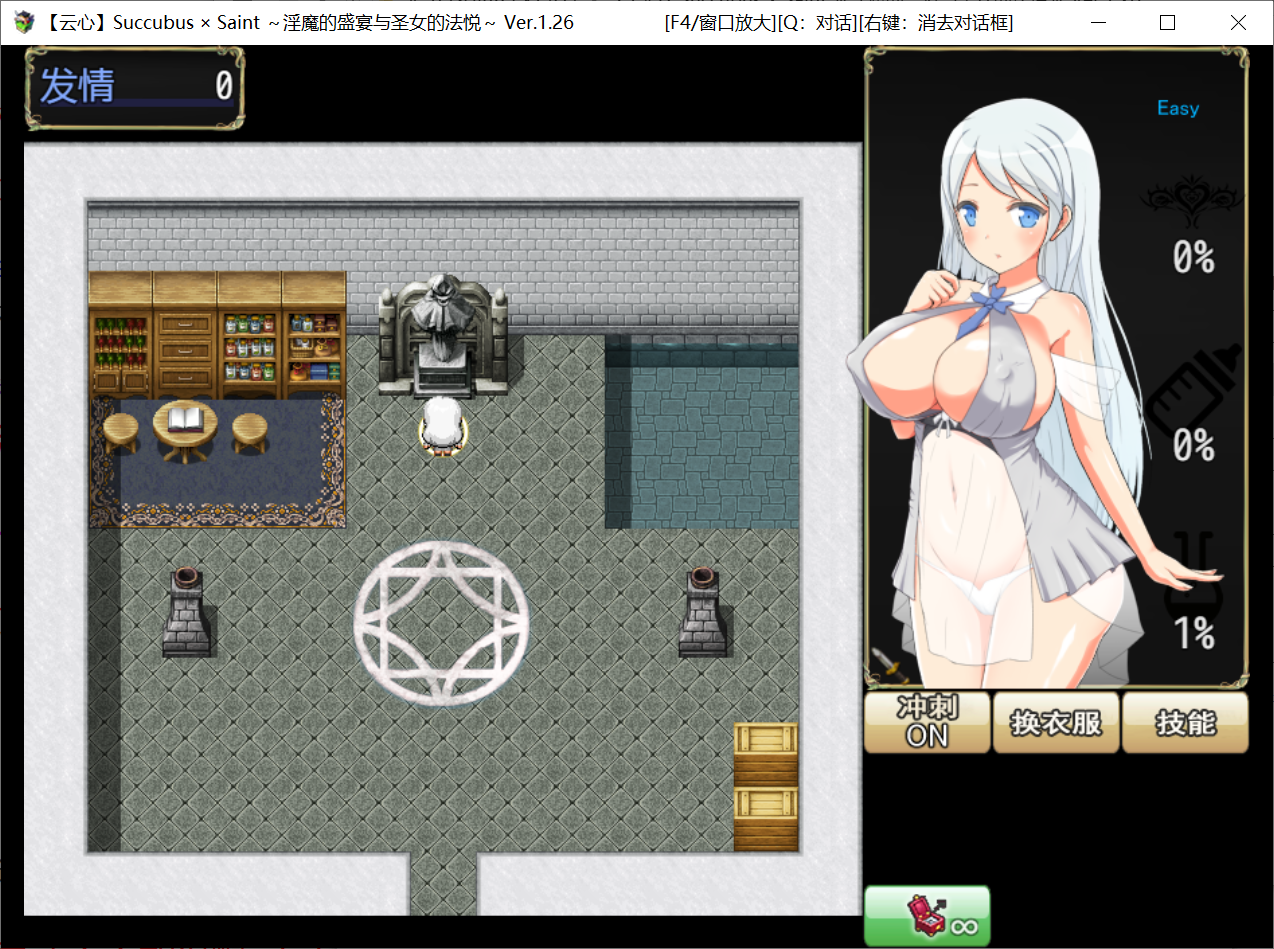The image size is (1274, 949).
Task: Maximize the game window
Action: coord(1167,23)
